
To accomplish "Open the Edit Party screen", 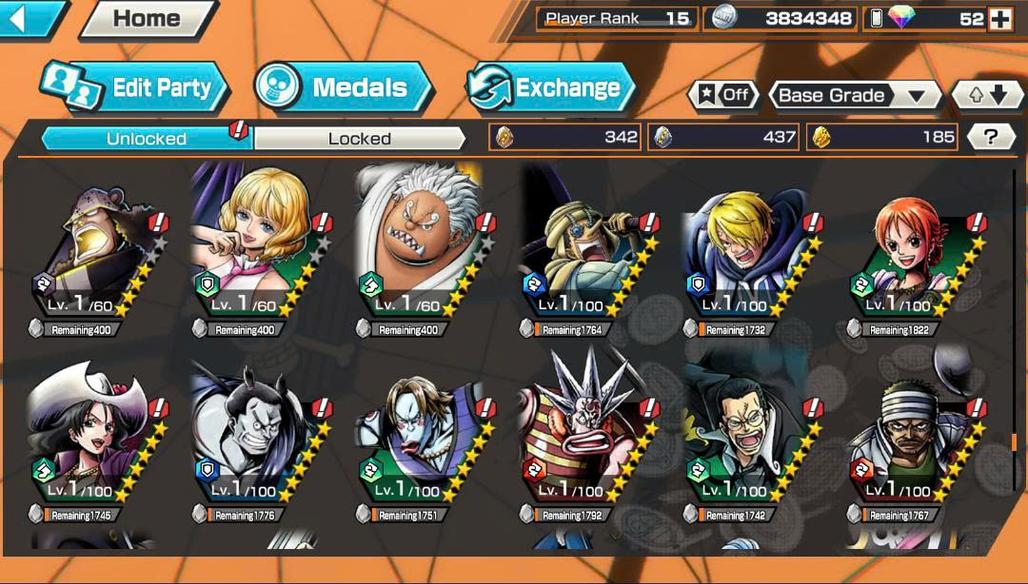I will point(134,87).
